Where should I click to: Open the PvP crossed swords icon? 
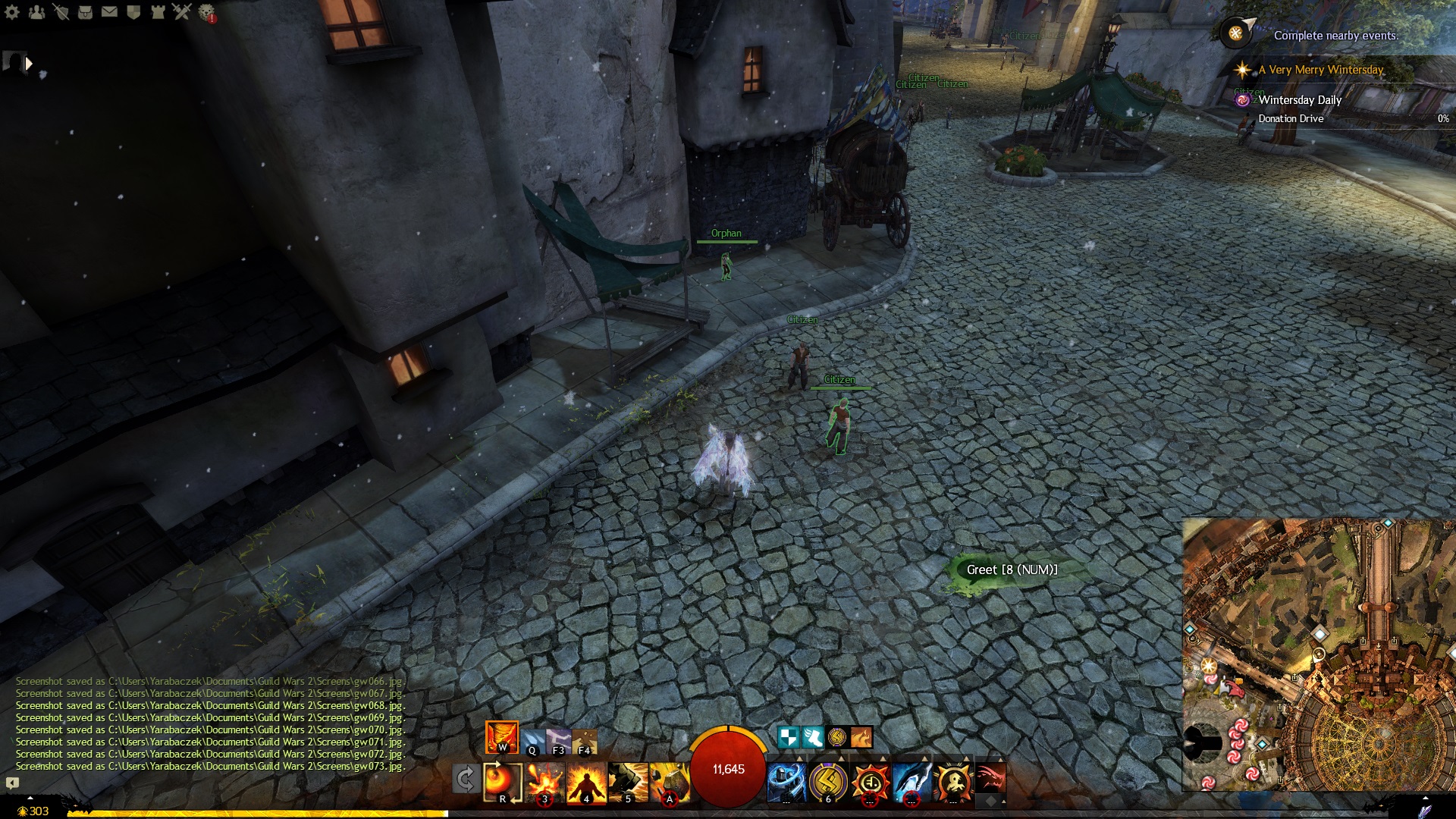click(x=181, y=11)
